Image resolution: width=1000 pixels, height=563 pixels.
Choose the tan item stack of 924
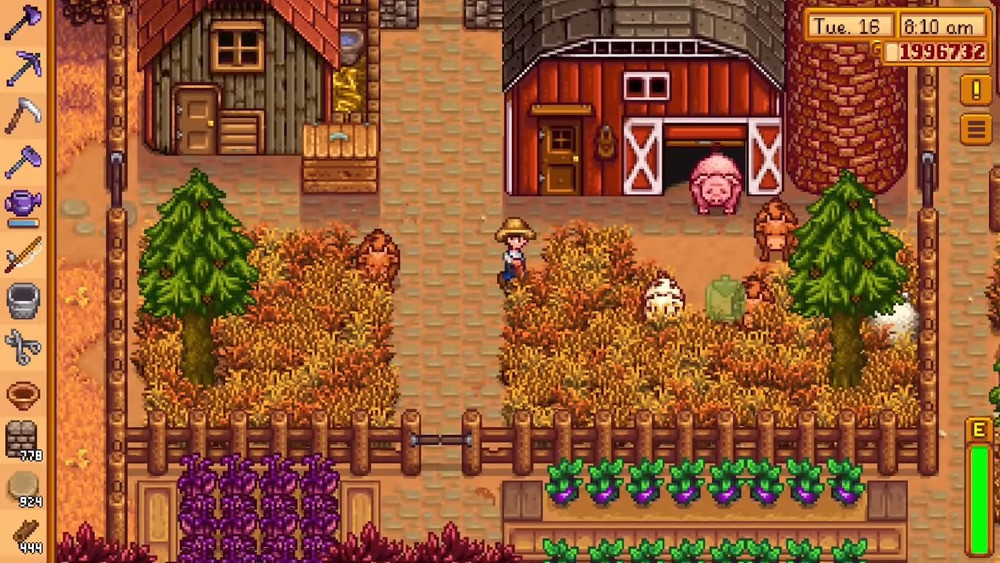coord(22,487)
